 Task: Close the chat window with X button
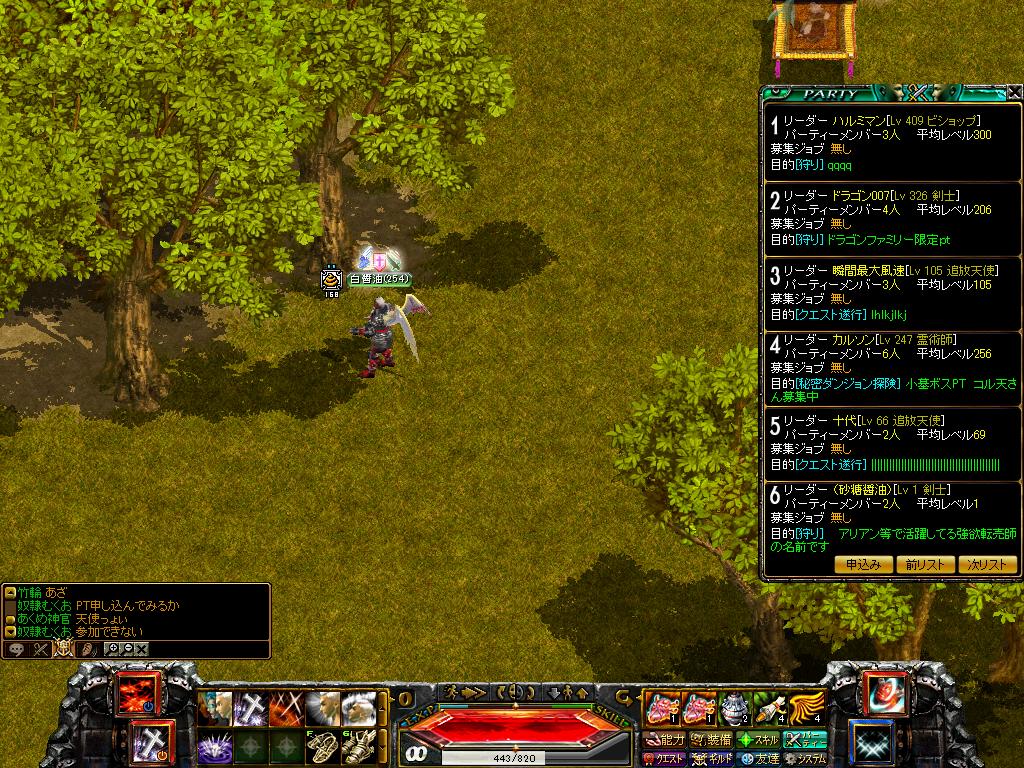tap(142, 649)
